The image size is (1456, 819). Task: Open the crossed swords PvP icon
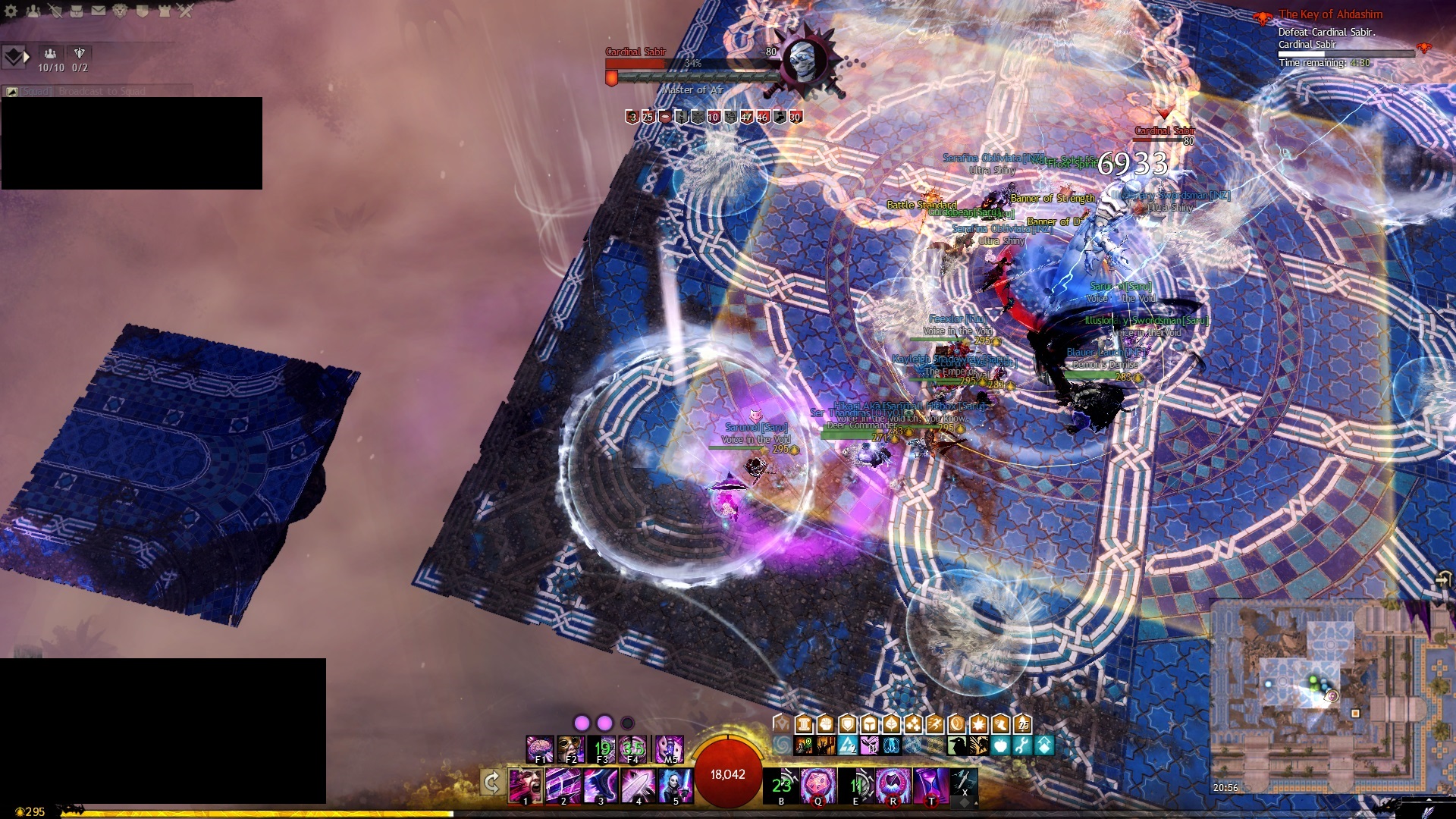[187, 11]
